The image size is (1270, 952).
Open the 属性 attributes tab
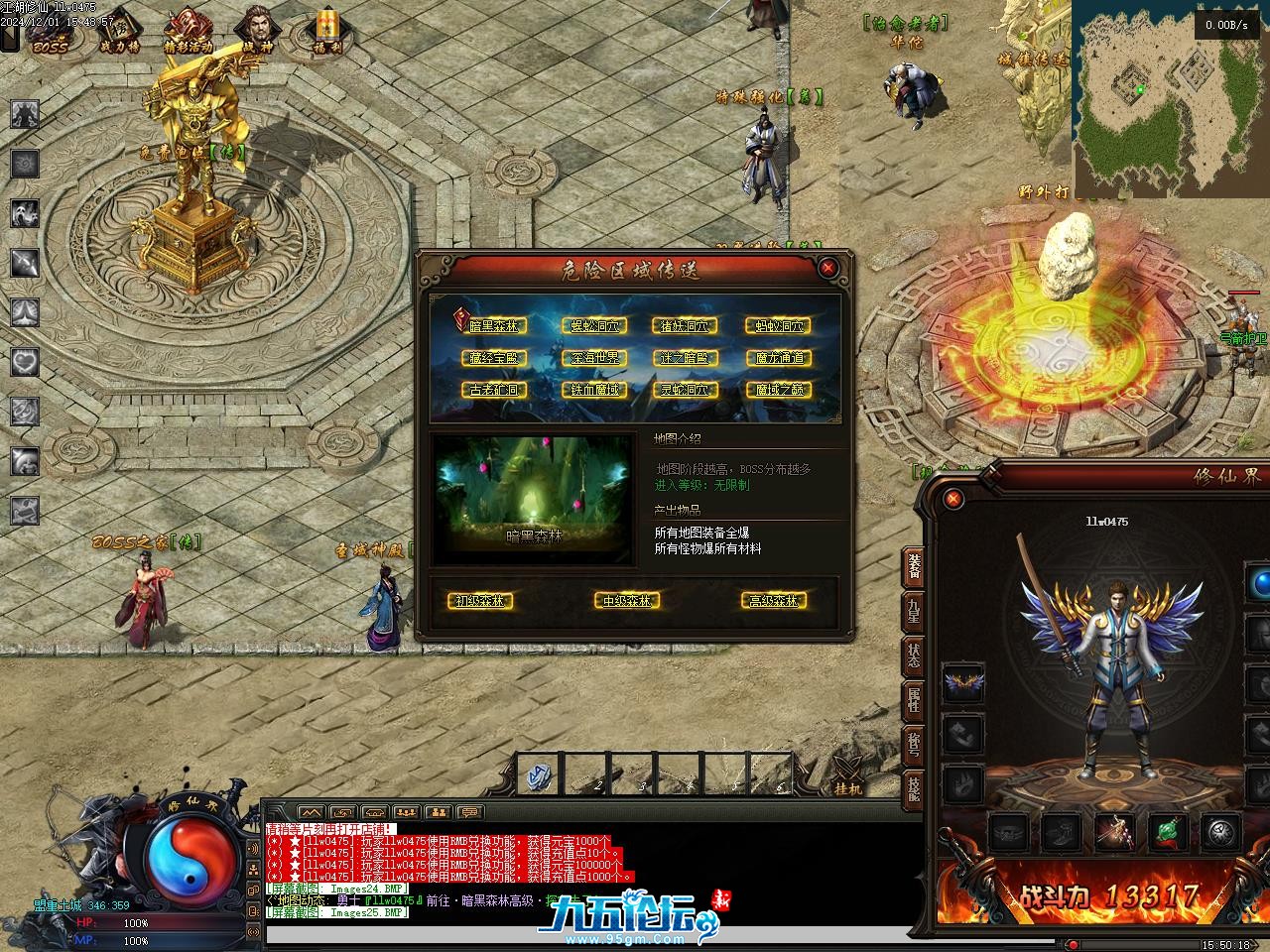pos(913,700)
